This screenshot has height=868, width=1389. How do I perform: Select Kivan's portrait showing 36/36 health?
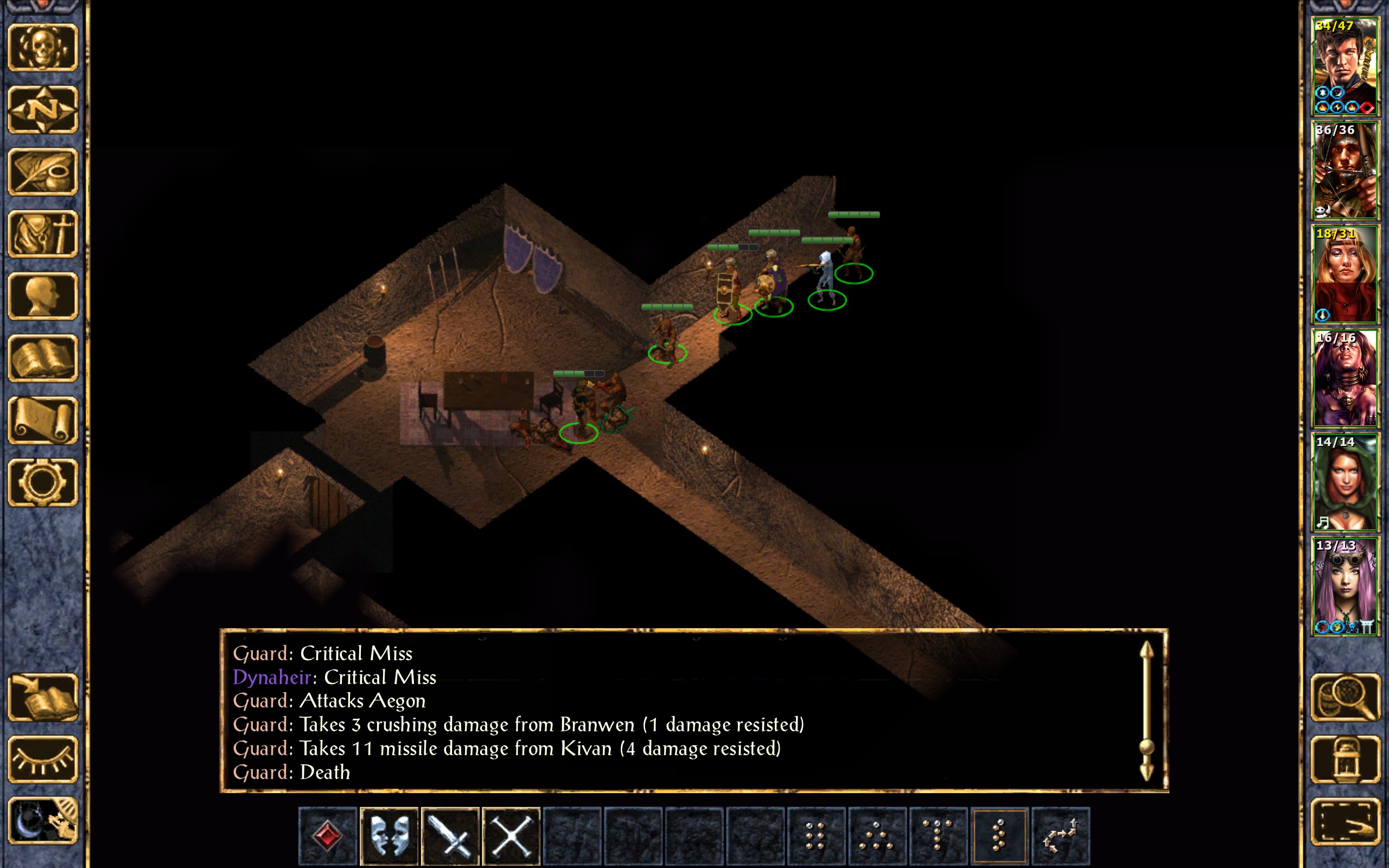[x=1344, y=170]
